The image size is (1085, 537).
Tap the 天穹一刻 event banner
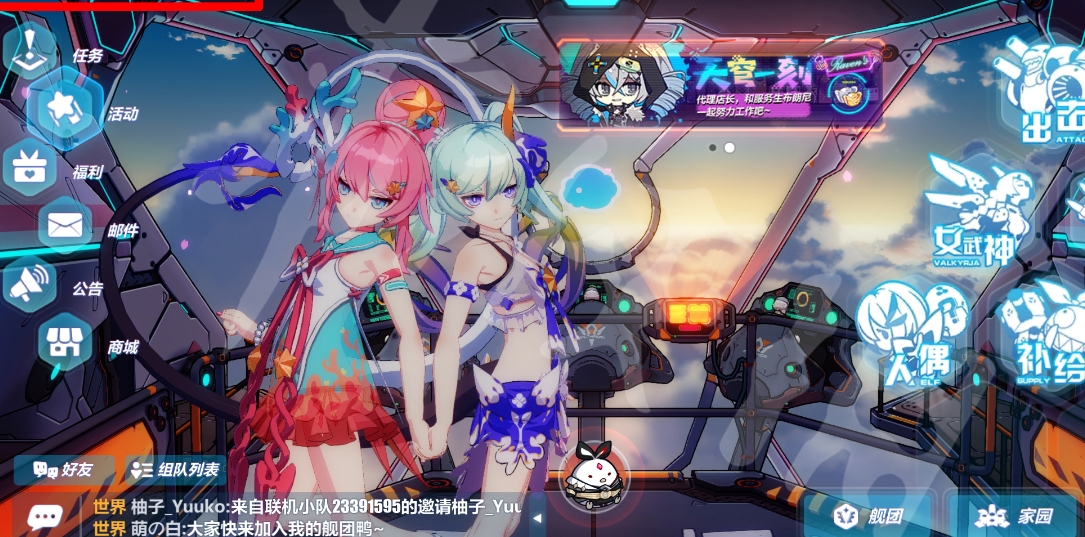click(720, 85)
